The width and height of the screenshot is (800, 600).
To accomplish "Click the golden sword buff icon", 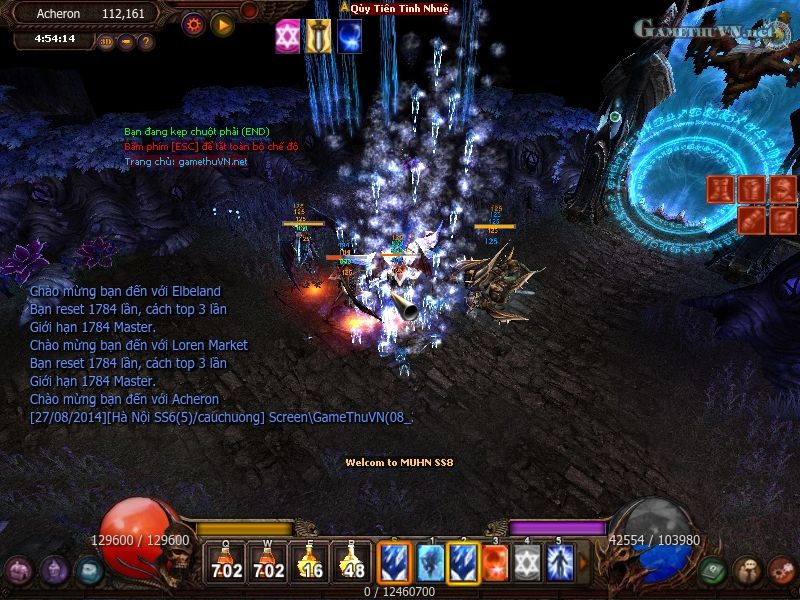I will pyautogui.click(x=318, y=36).
